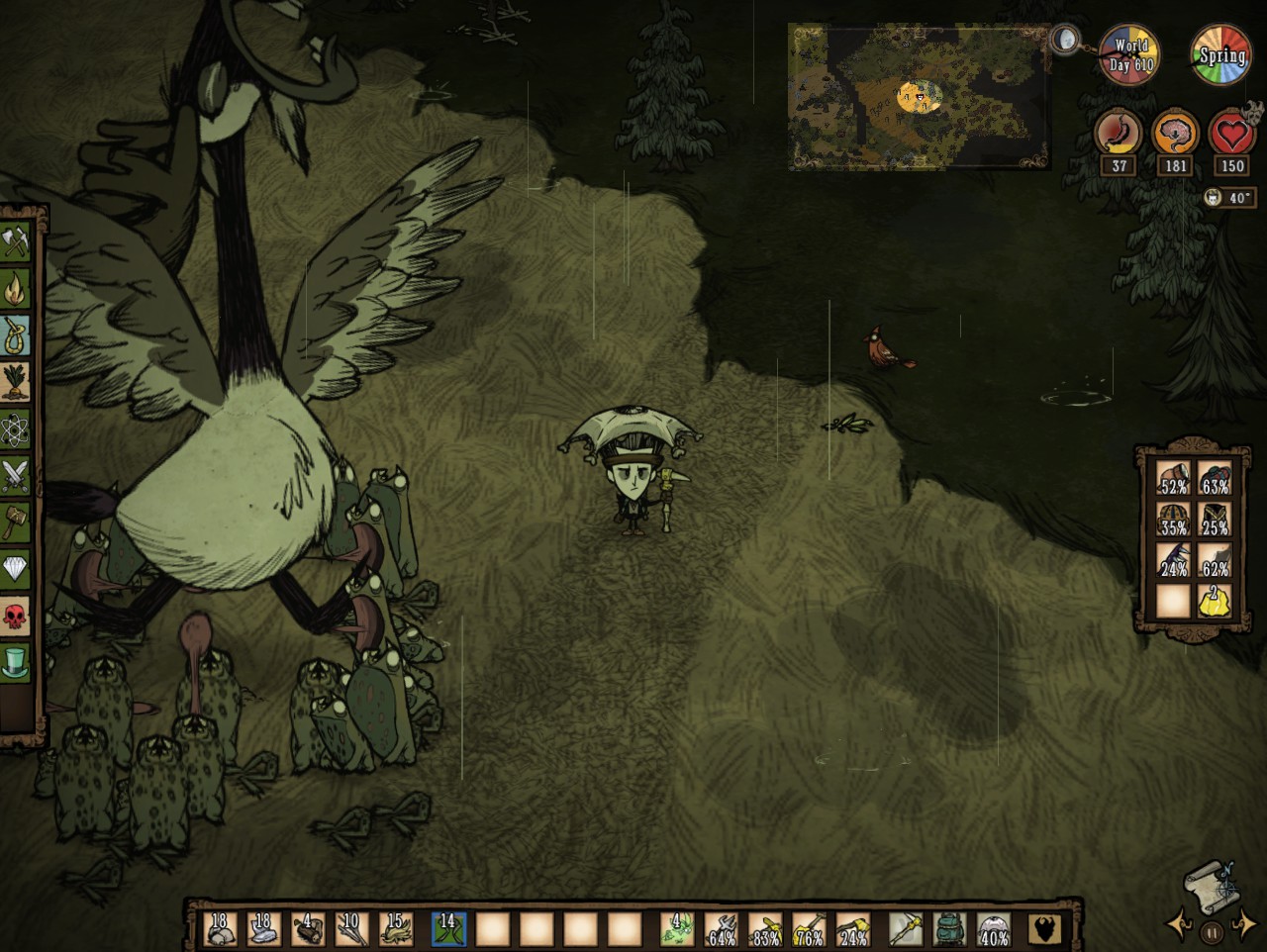Screen dimensions: 1267x952
Task: Rotate the camera with the left arrow
Action: tap(1179, 924)
